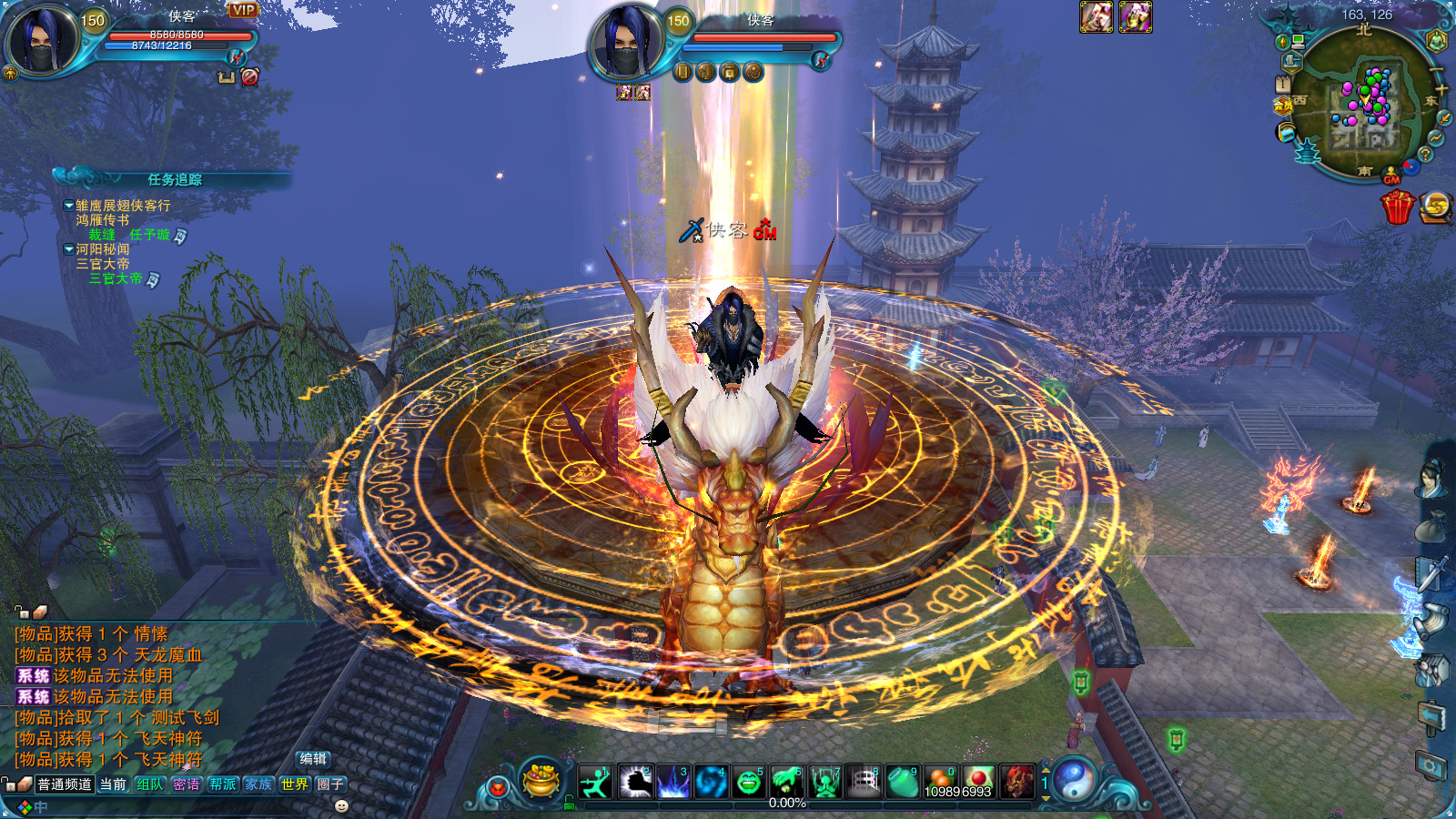
Task: Activate the lightning strike skill in hotbar
Action: [673, 782]
